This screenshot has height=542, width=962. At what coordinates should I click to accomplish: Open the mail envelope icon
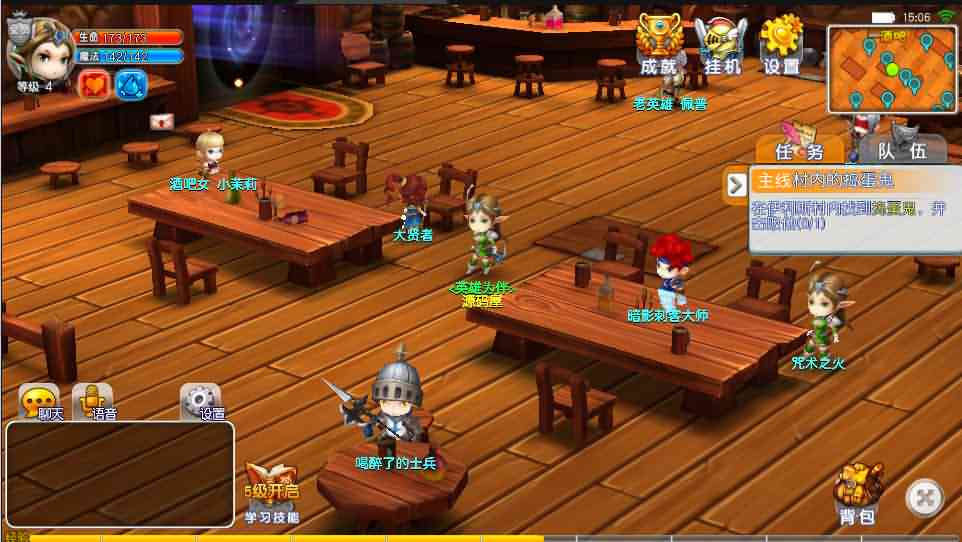coord(162,122)
